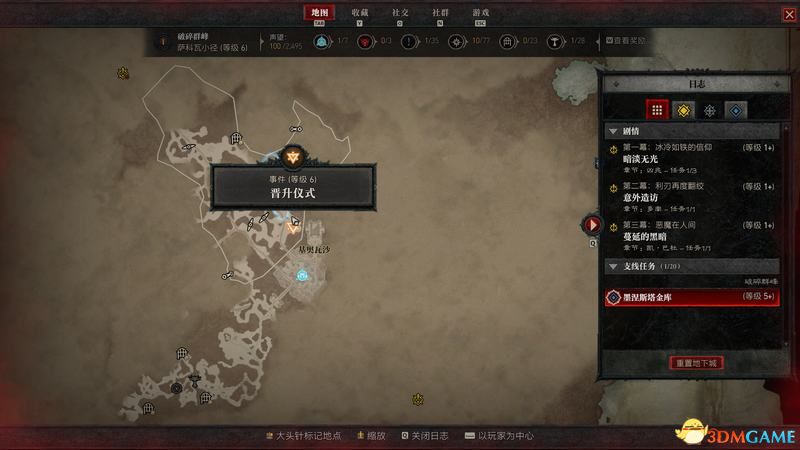
Task: Select the 游戏 (Game) tab
Action: tap(481, 13)
